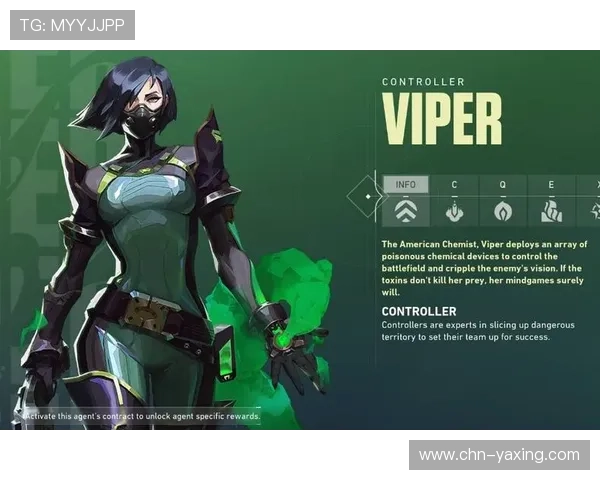Visit the www.chn-yaxing.com watermark link
The width and height of the screenshot is (600, 480).
coord(499,455)
